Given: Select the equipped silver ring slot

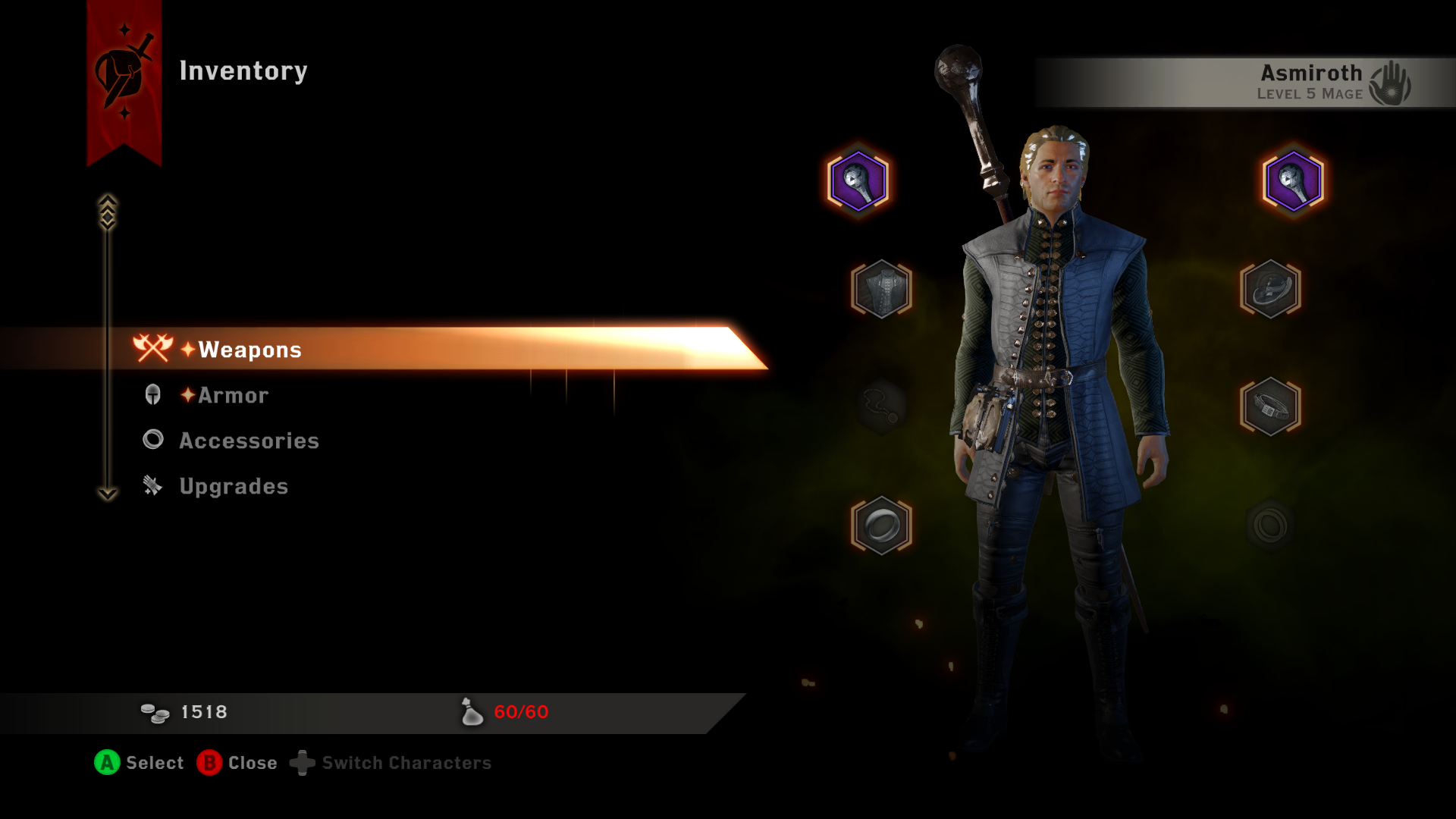Looking at the screenshot, I should point(881,525).
